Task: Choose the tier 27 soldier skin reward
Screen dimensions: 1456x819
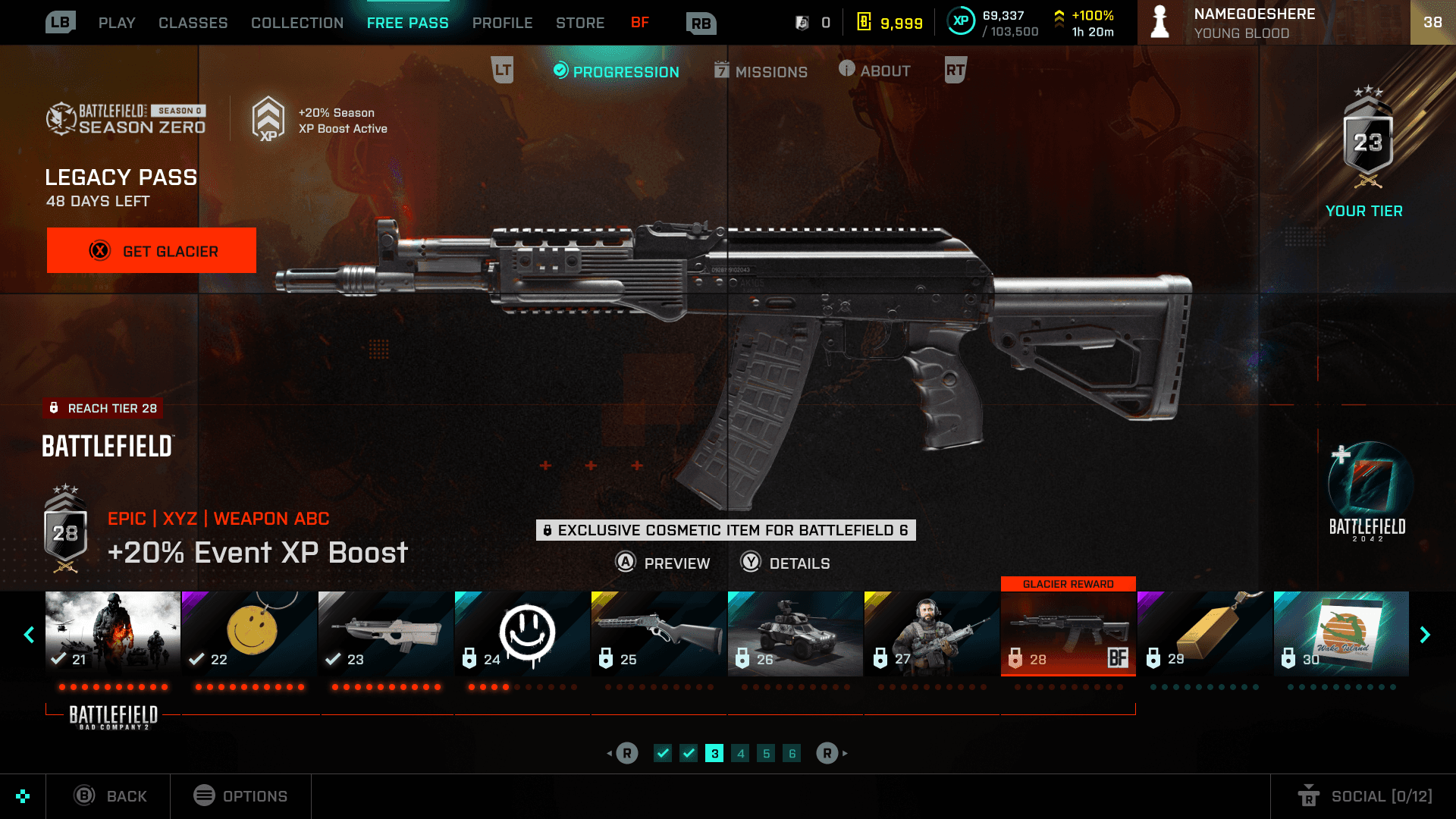Action: 932,633
